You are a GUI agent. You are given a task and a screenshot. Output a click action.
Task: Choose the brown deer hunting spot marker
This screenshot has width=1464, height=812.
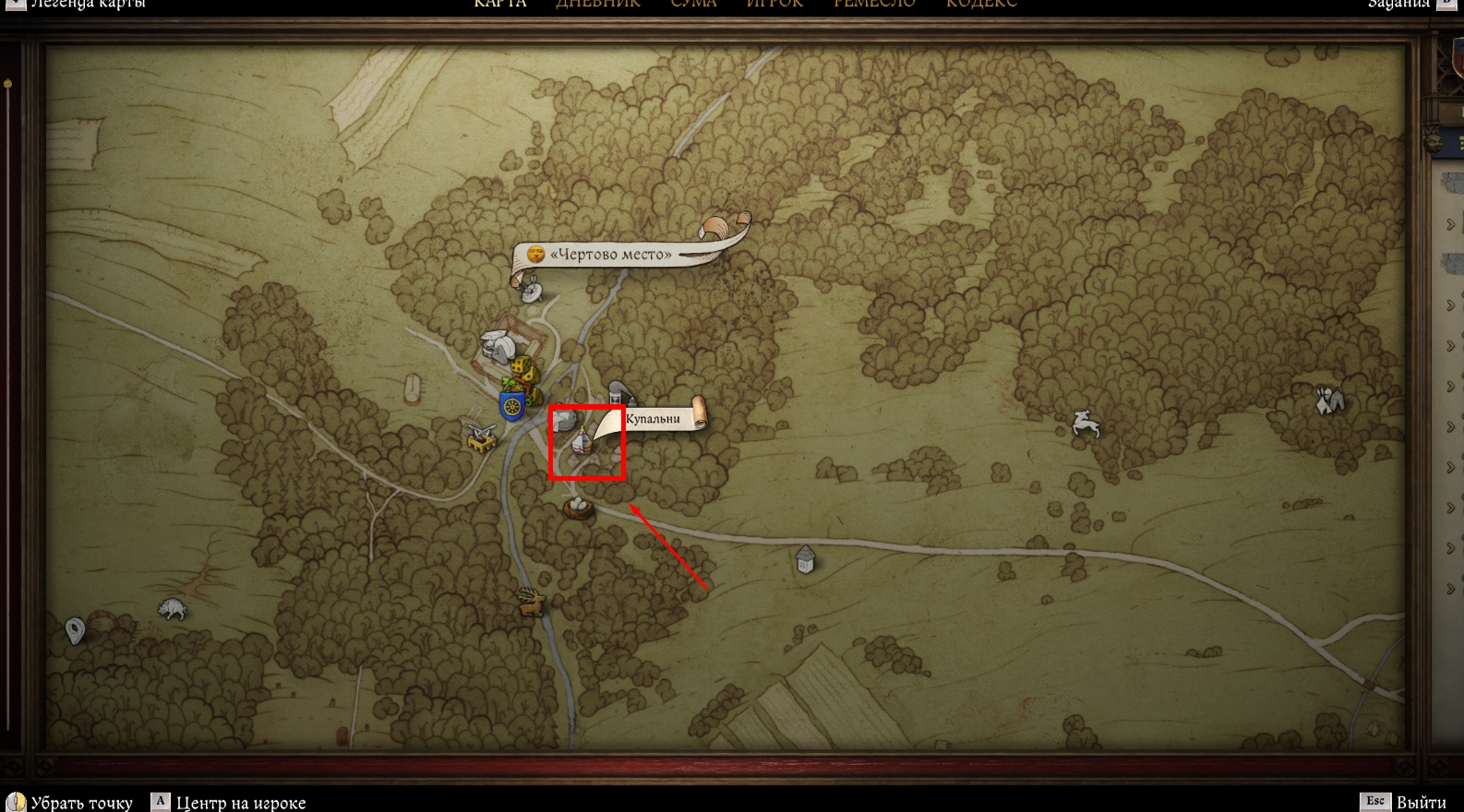coord(531,602)
